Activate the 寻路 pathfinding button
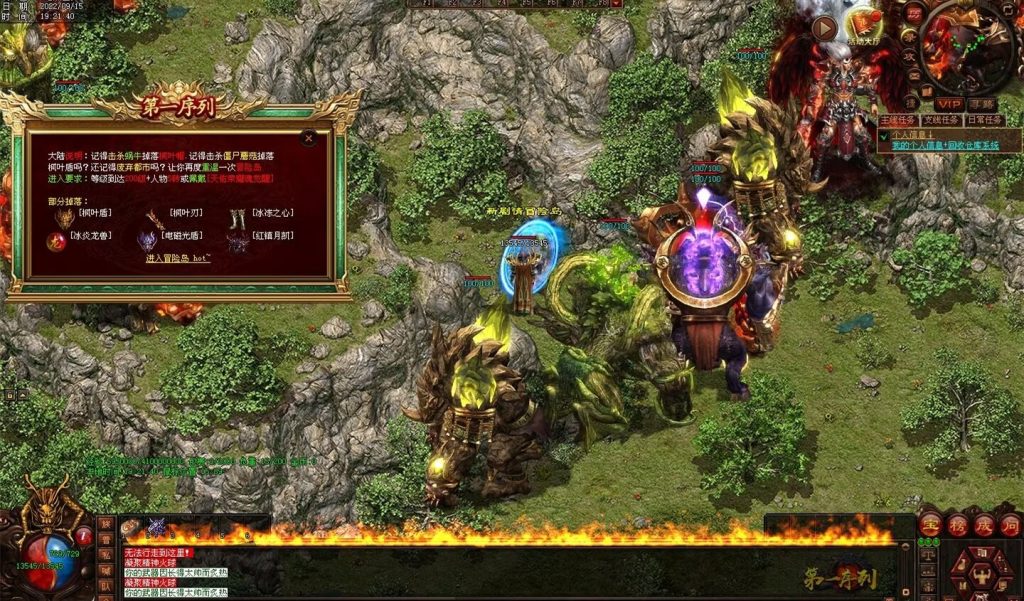This screenshot has height=601, width=1024. tap(983, 104)
